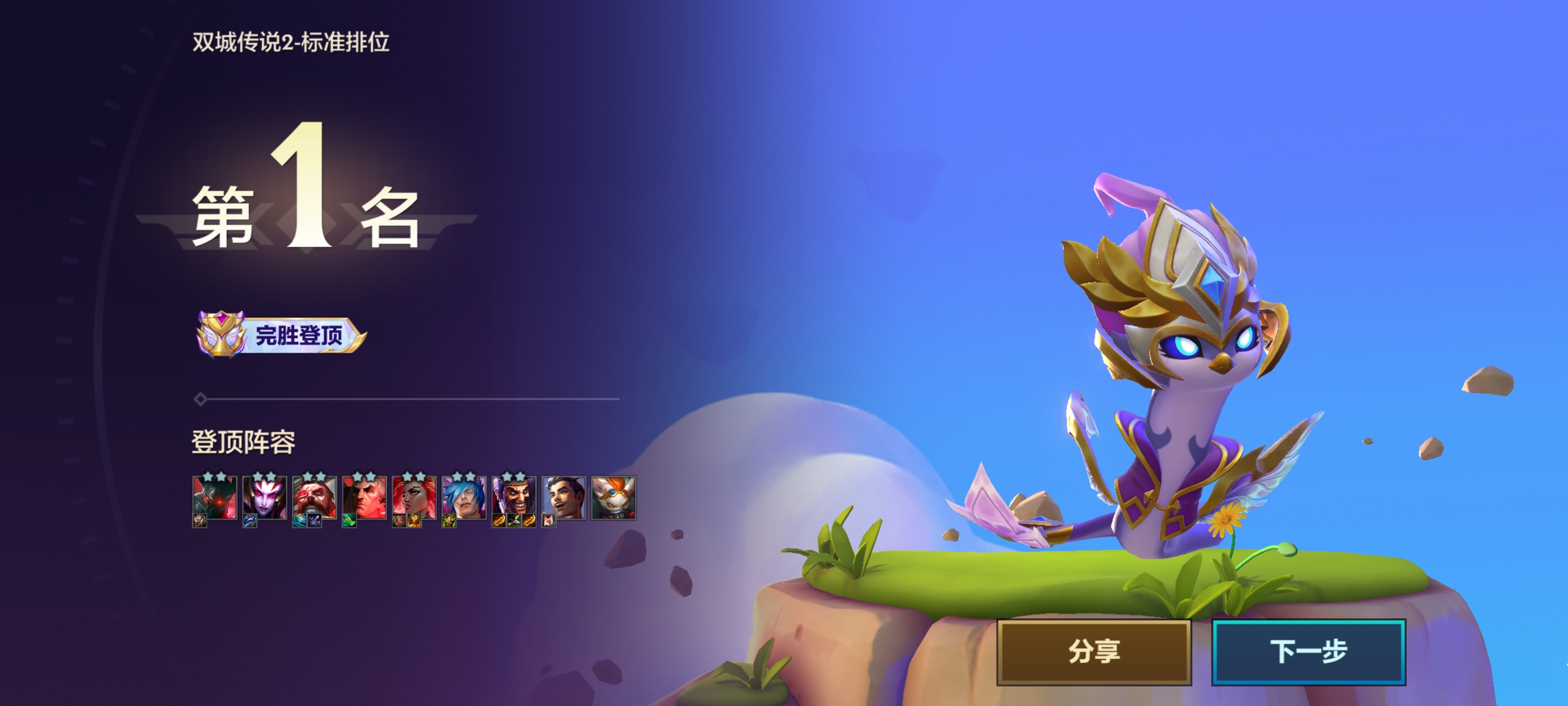Select the Mordekaiser champion portrait
The image size is (1568, 706).
click(x=214, y=498)
